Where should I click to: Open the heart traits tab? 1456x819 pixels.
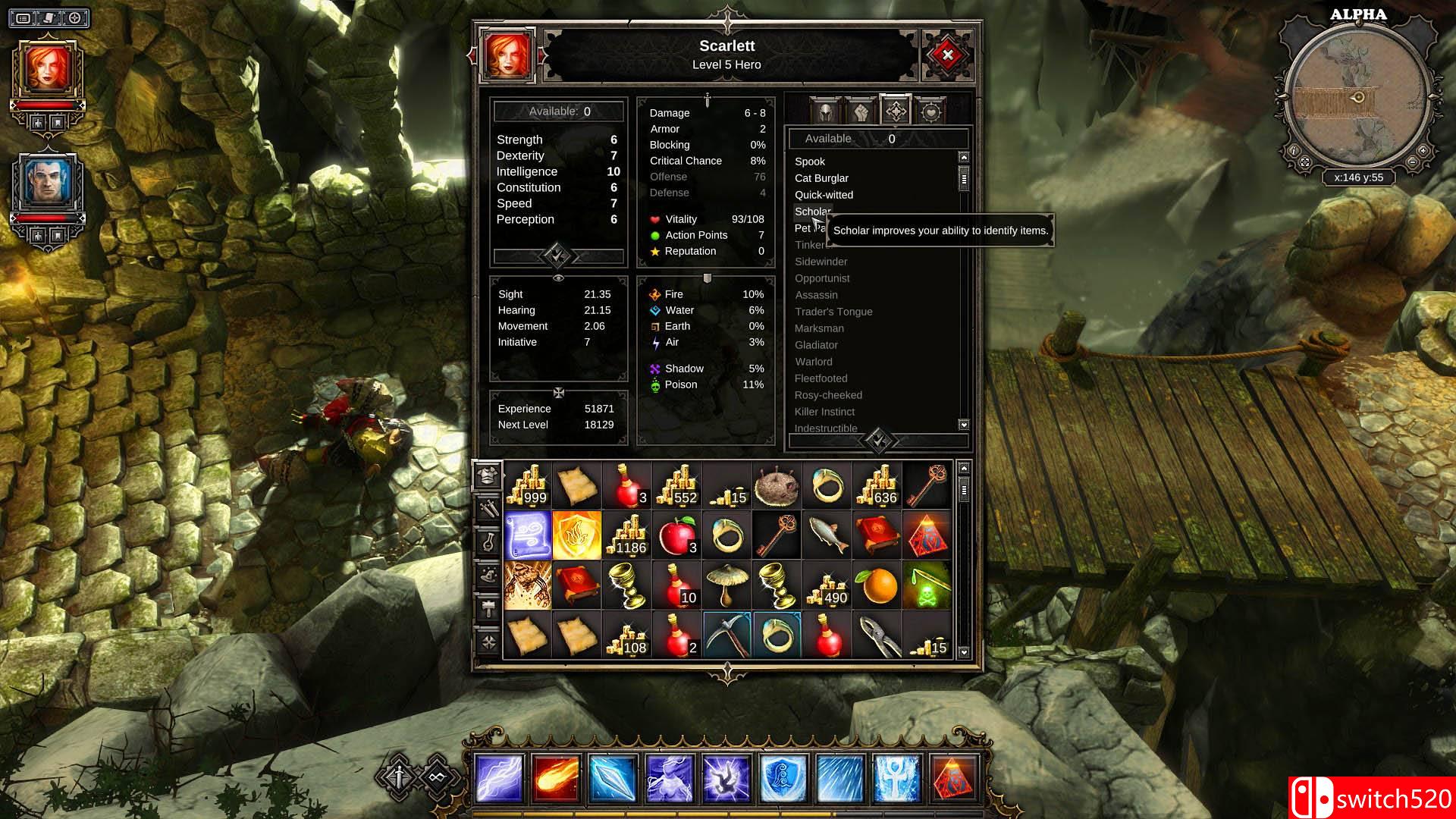(930, 111)
